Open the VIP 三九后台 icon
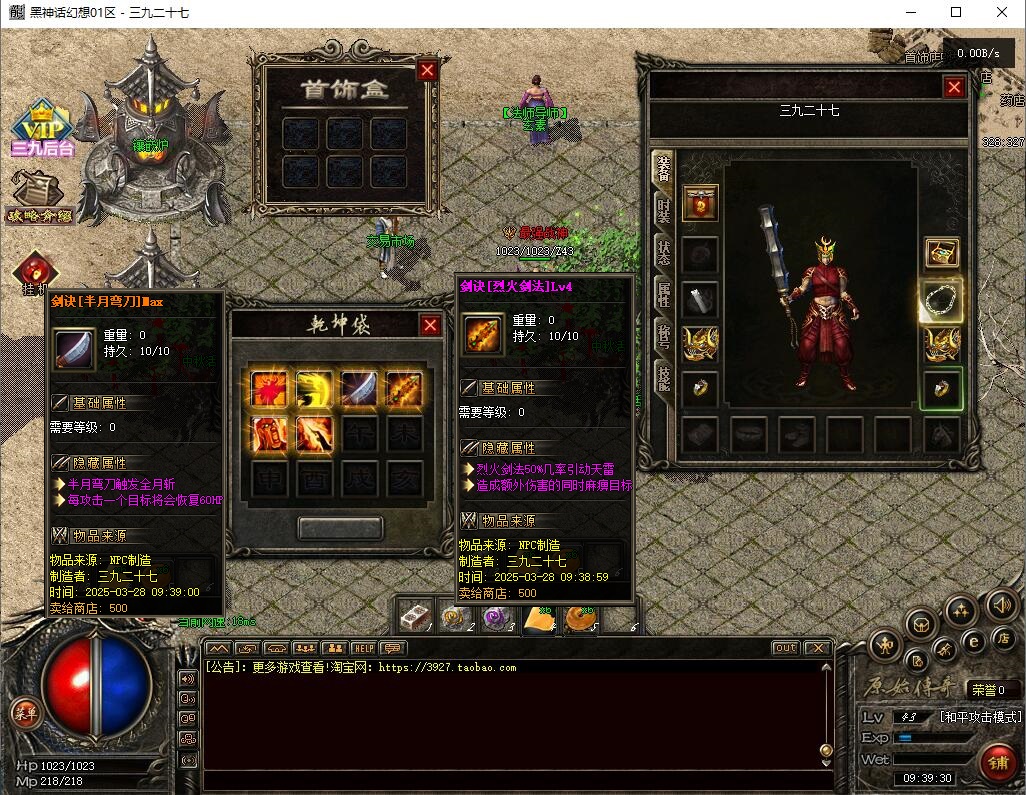Viewport: 1026px width, 795px height. click(42, 130)
